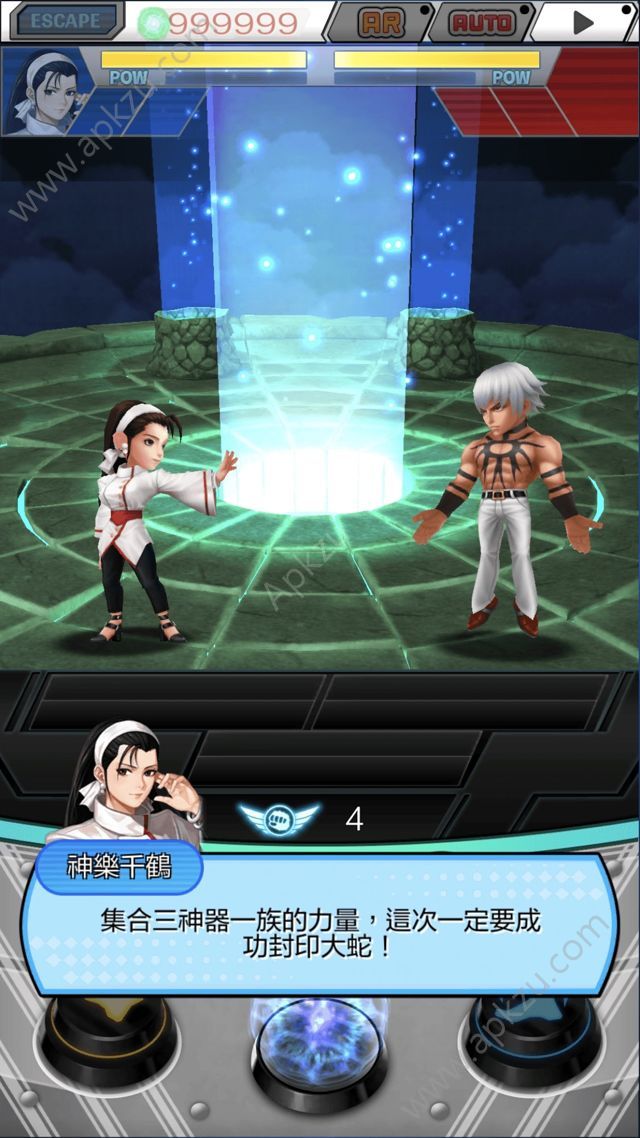Toggle the AR mode button

(x=381, y=21)
